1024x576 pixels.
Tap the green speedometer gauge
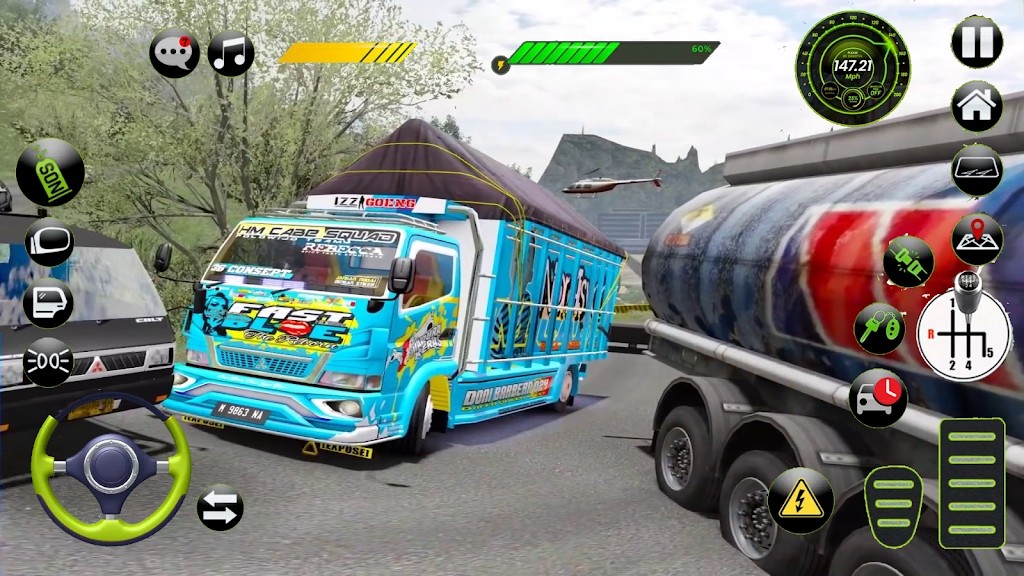852,69
